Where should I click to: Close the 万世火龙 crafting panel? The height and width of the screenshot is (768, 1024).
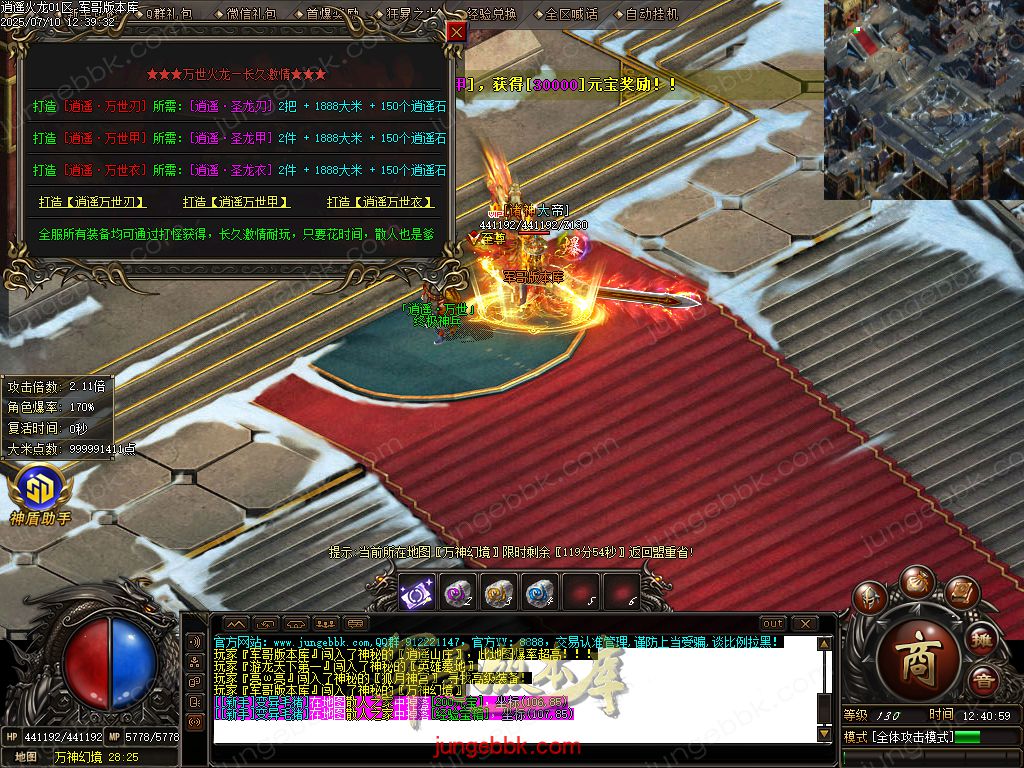point(456,32)
